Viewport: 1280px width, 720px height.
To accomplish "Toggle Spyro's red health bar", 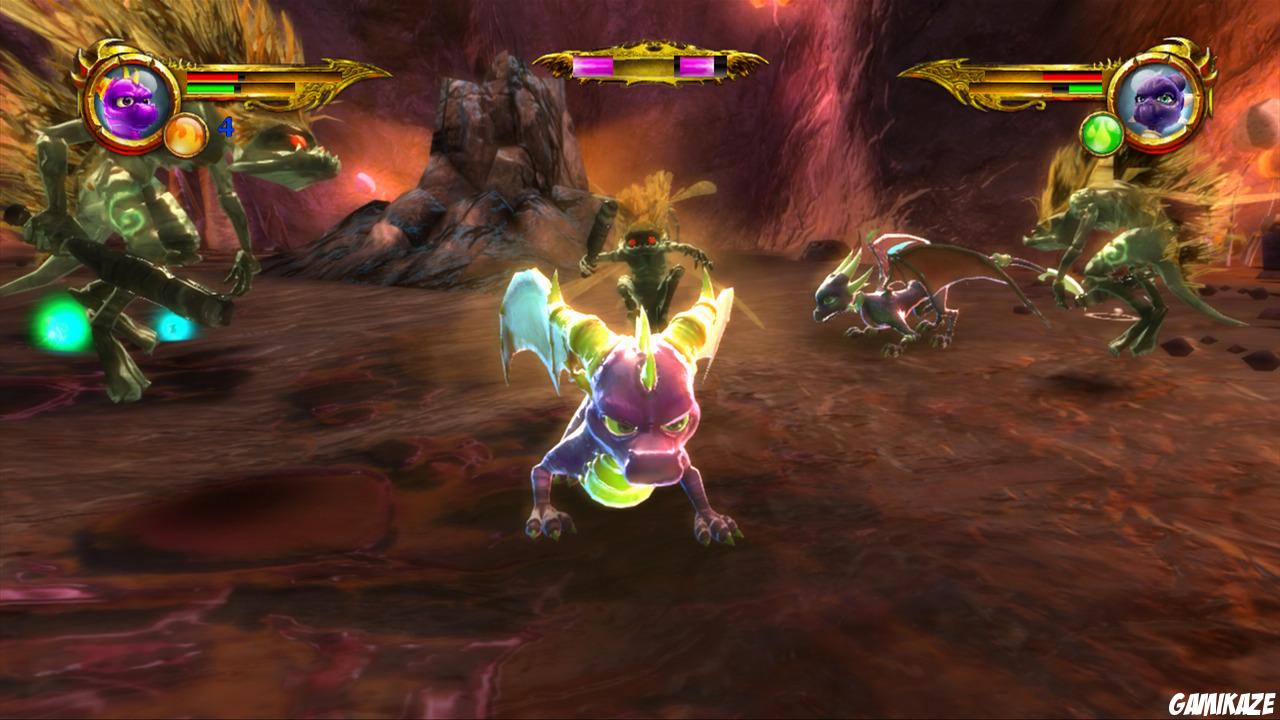I will pos(212,78).
